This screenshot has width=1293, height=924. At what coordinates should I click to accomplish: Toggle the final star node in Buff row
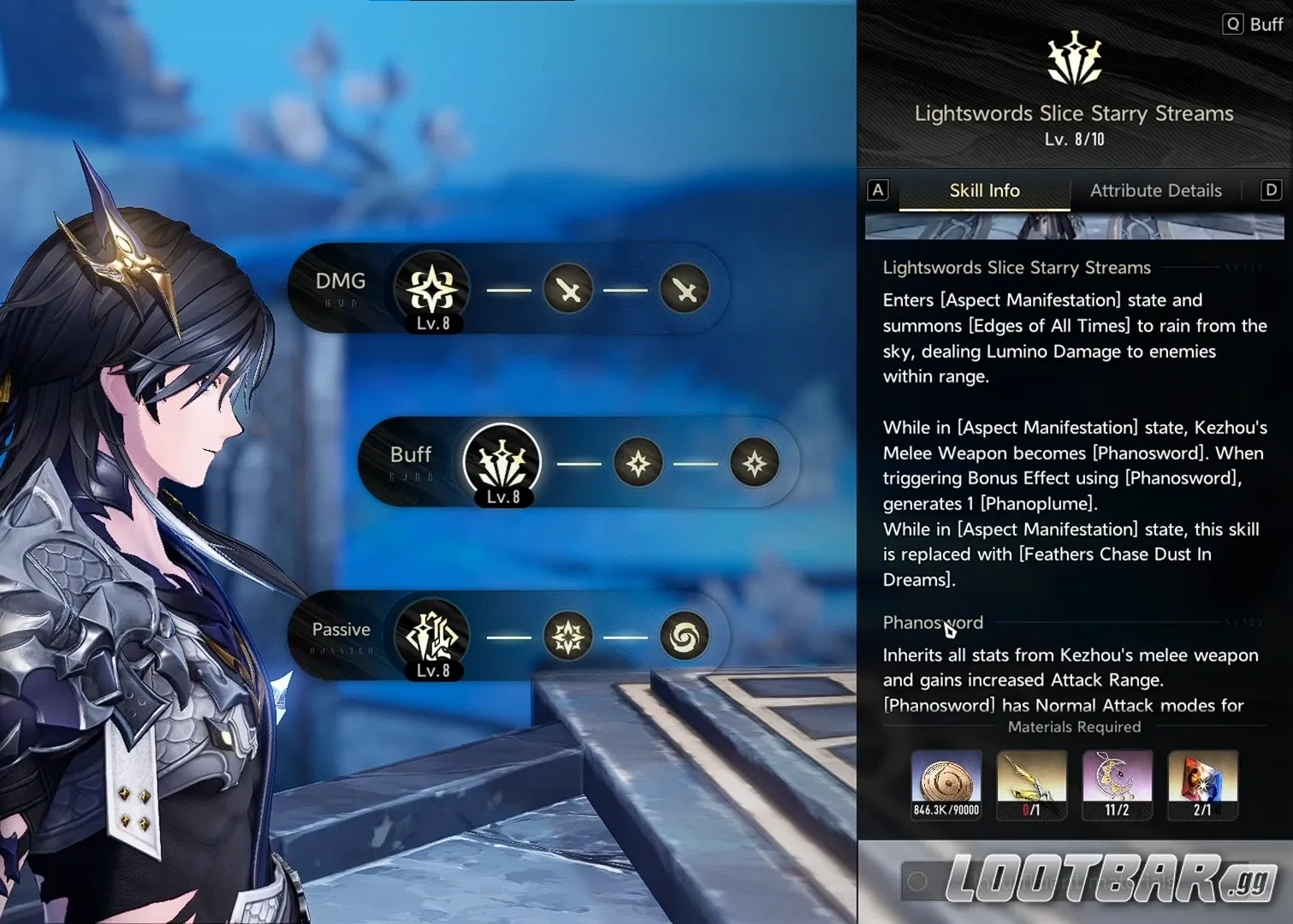[754, 463]
